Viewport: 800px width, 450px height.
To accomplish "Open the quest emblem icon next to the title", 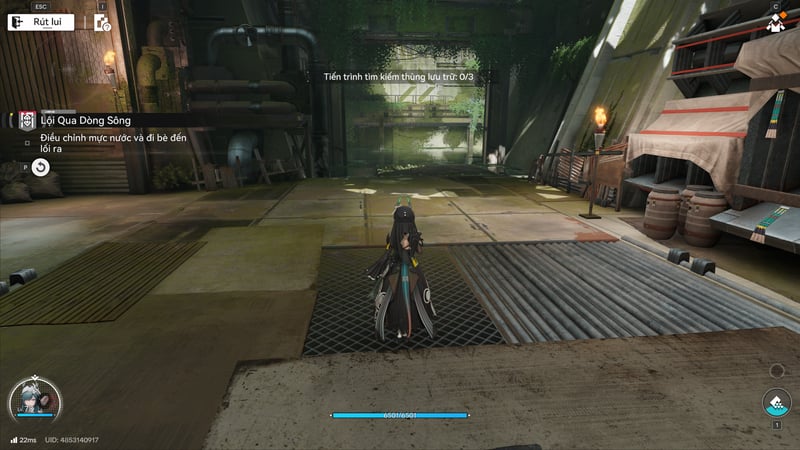I will (x=28, y=121).
